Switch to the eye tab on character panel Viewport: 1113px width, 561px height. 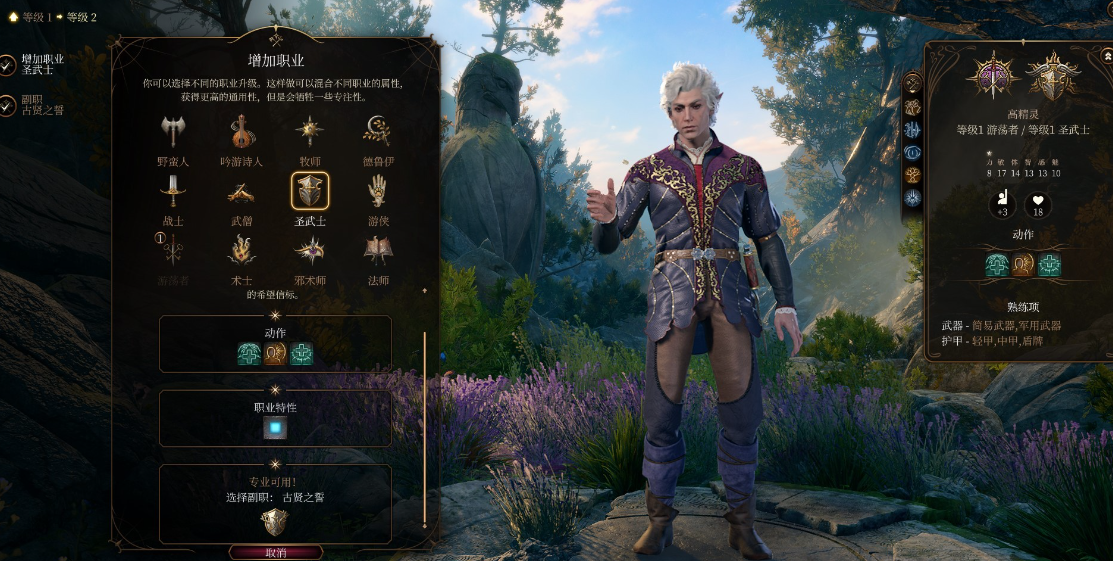point(912,152)
